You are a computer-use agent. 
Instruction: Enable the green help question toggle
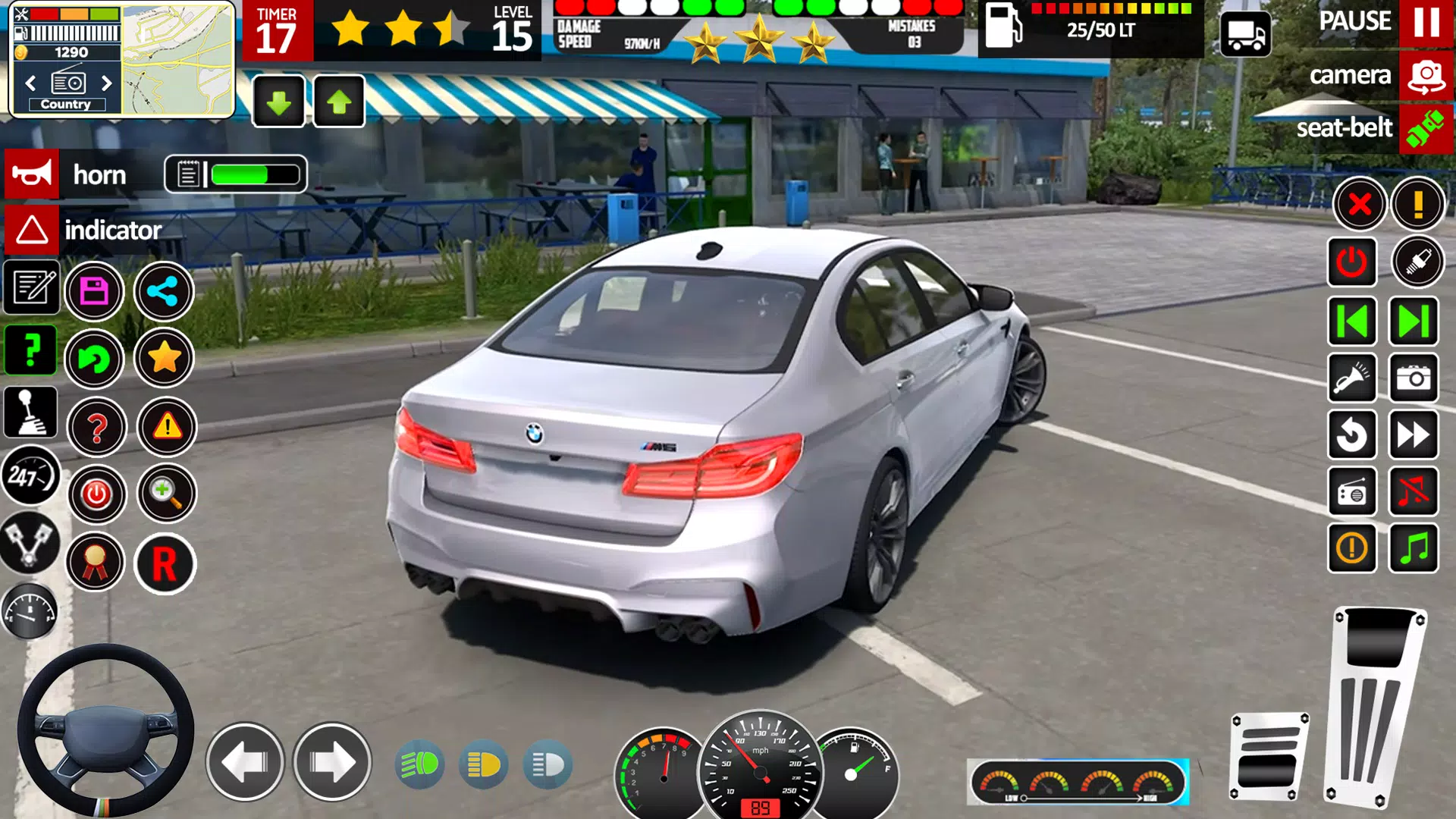[30, 349]
